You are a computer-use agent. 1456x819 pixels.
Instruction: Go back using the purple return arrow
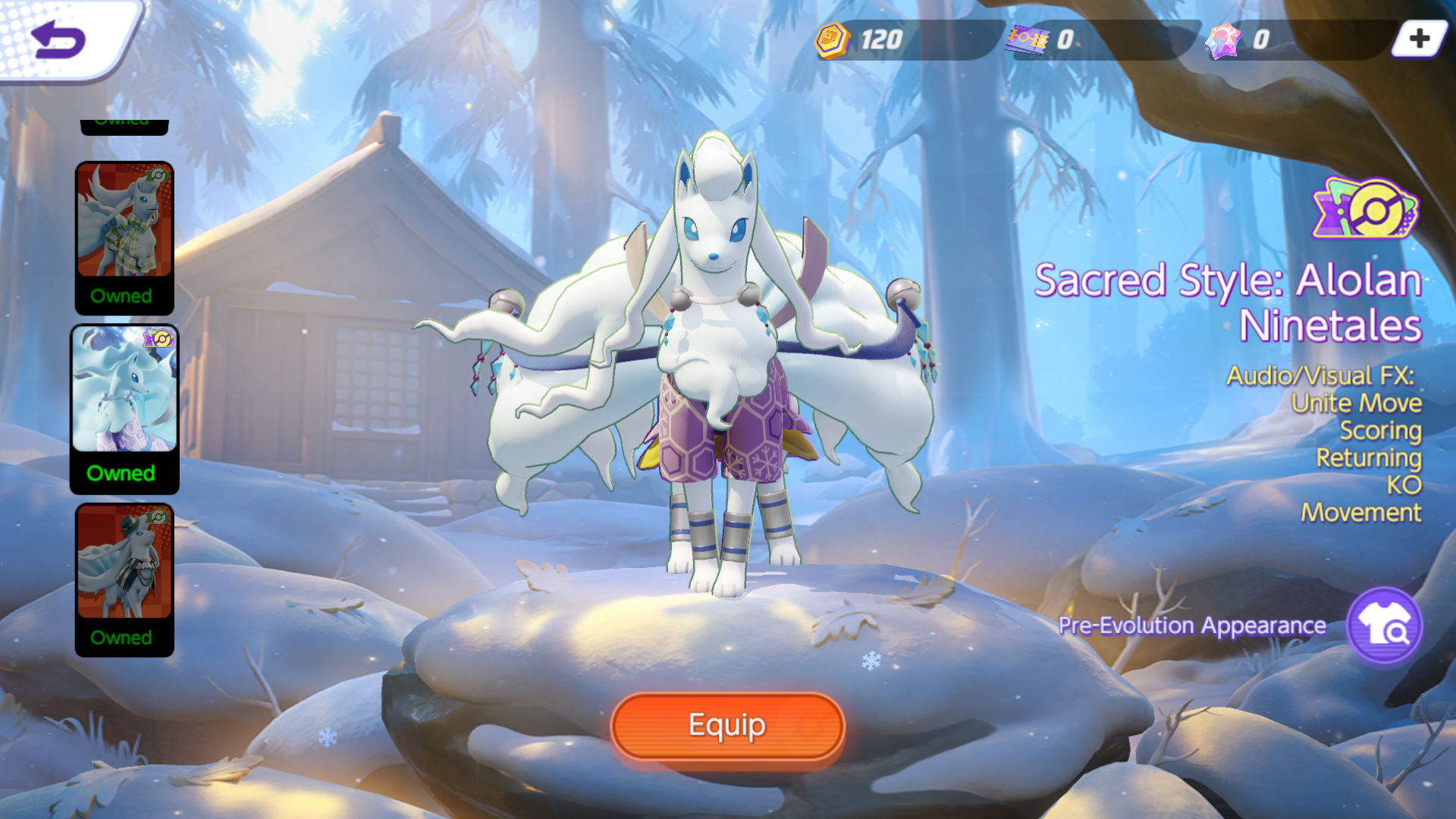58,39
